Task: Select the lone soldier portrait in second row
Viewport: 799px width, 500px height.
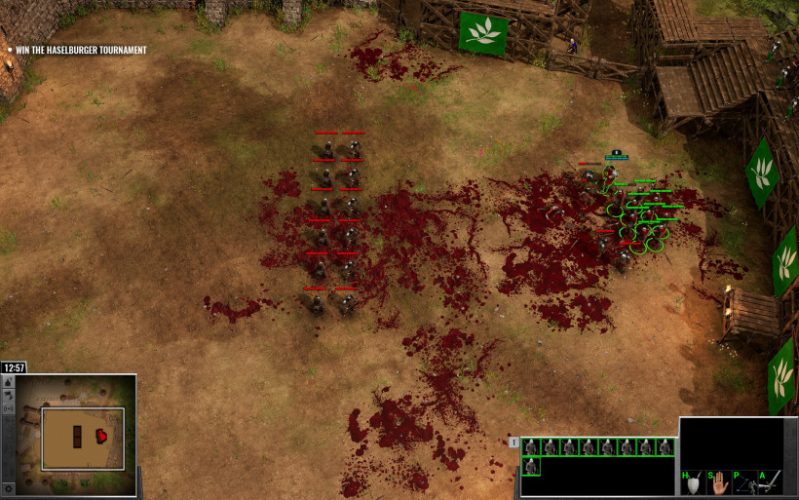Action: 531,466
